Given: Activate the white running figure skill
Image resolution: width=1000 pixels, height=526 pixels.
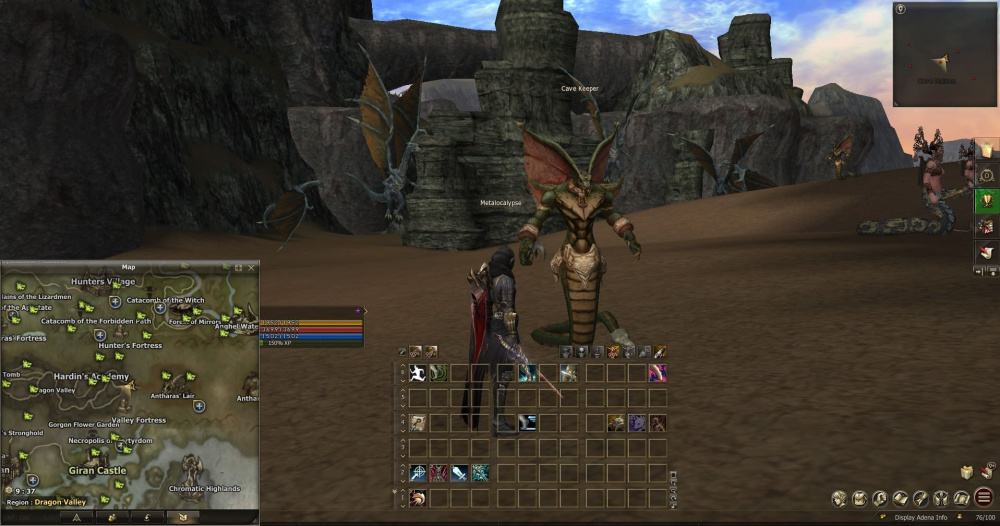Looking at the screenshot, I should click(417, 373).
